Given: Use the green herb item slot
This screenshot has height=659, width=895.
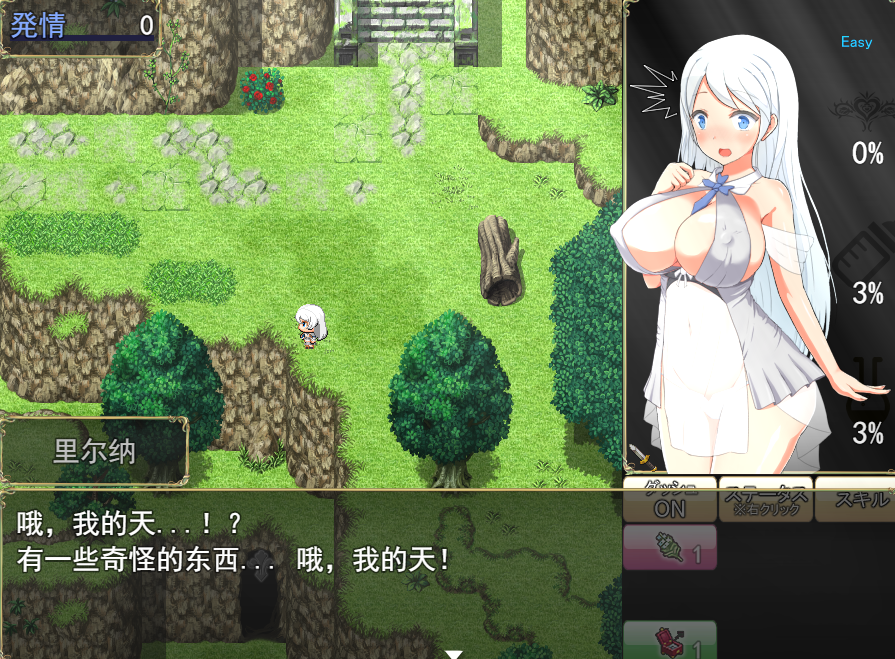Looking at the screenshot, I should pos(669,549).
